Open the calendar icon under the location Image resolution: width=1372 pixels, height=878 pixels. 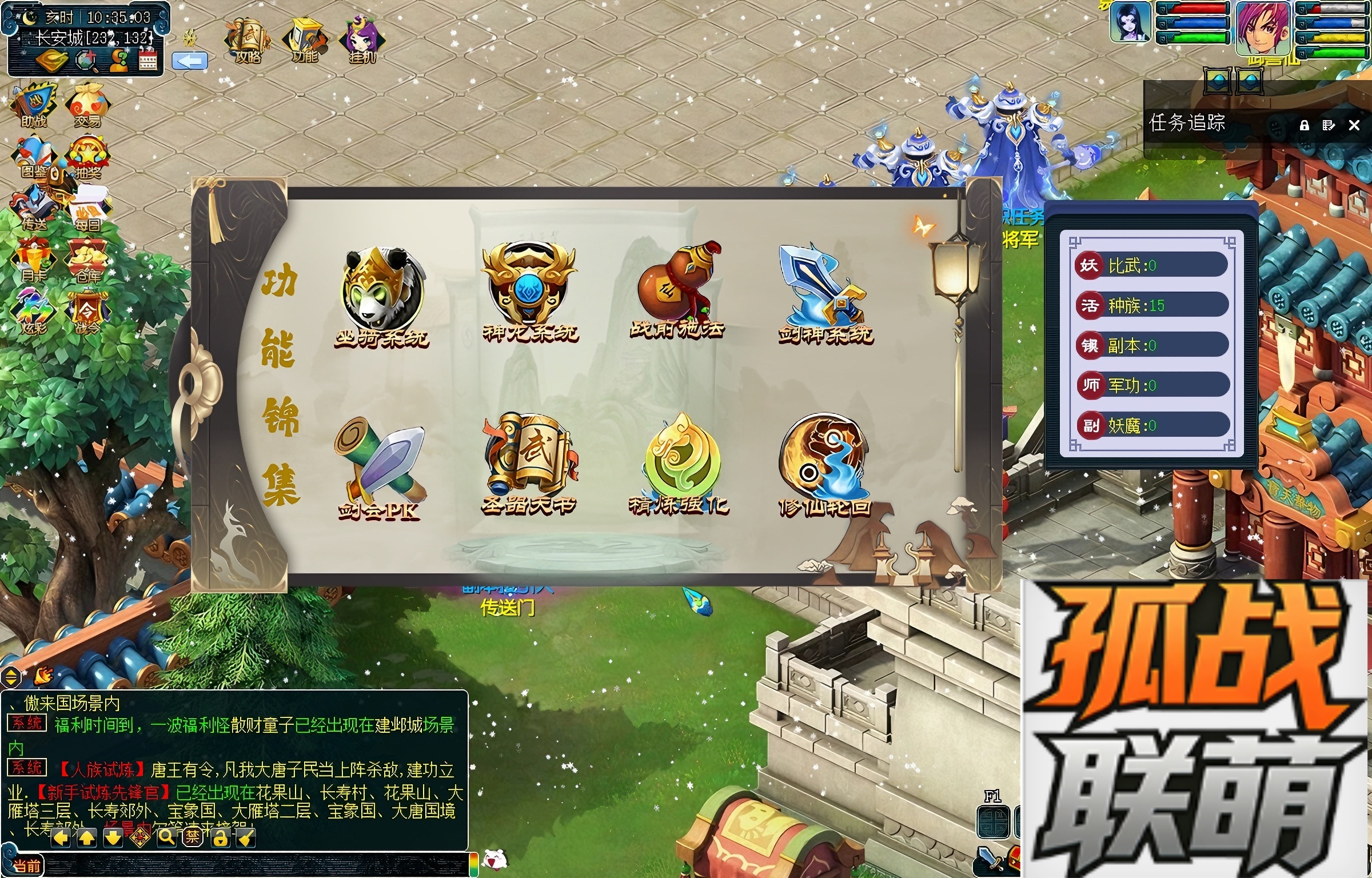coord(148,60)
